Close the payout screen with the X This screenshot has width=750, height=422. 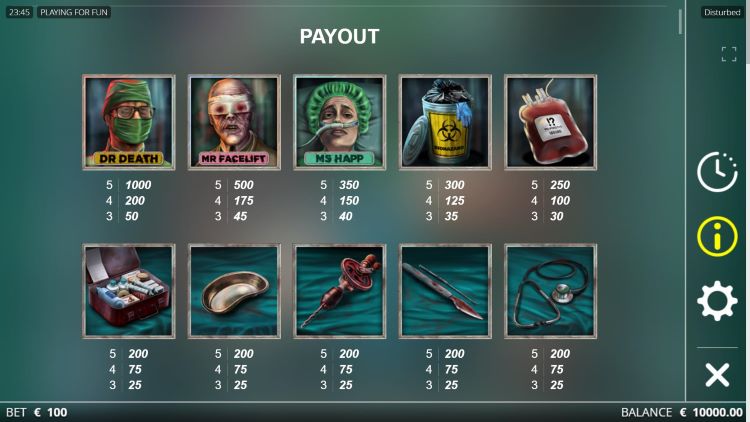pyautogui.click(x=717, y=375)
